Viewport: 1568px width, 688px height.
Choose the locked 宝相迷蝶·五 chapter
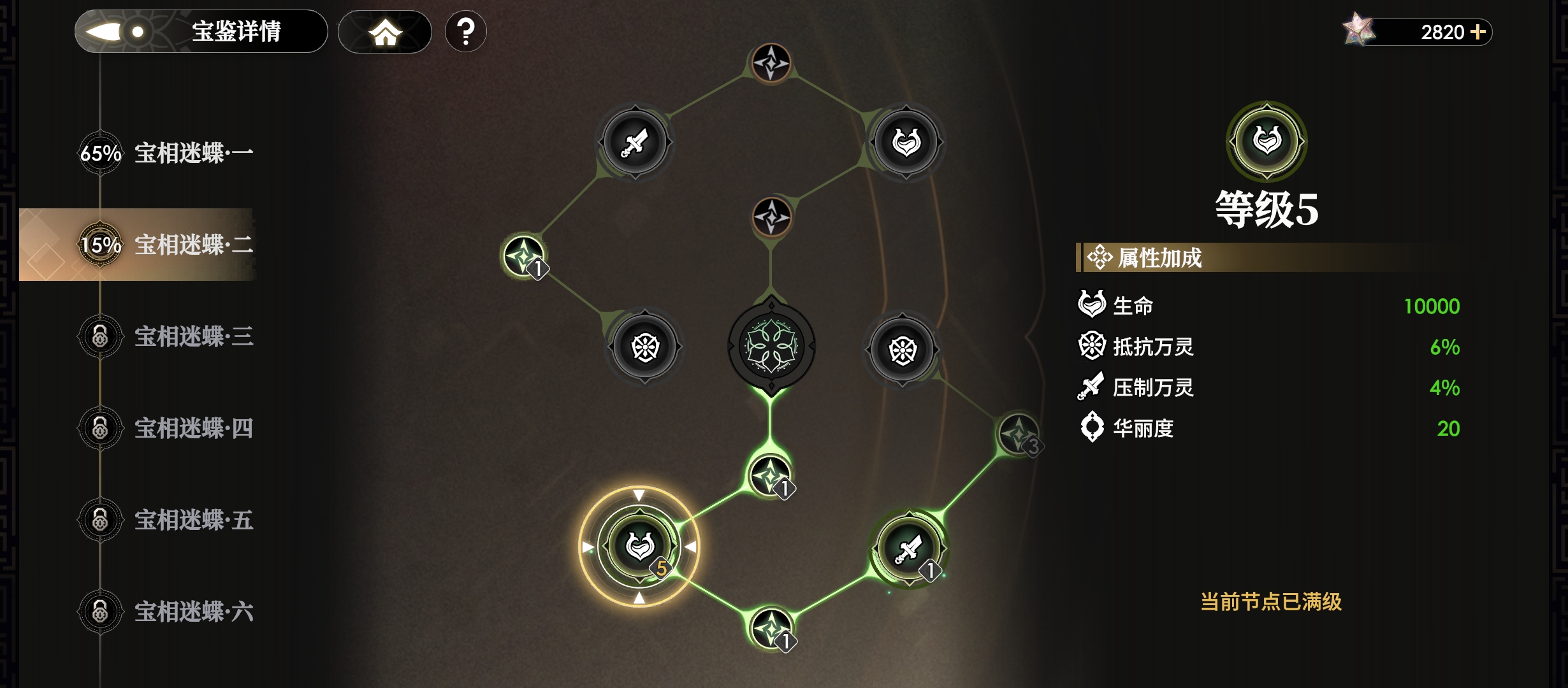pos(166,520)
